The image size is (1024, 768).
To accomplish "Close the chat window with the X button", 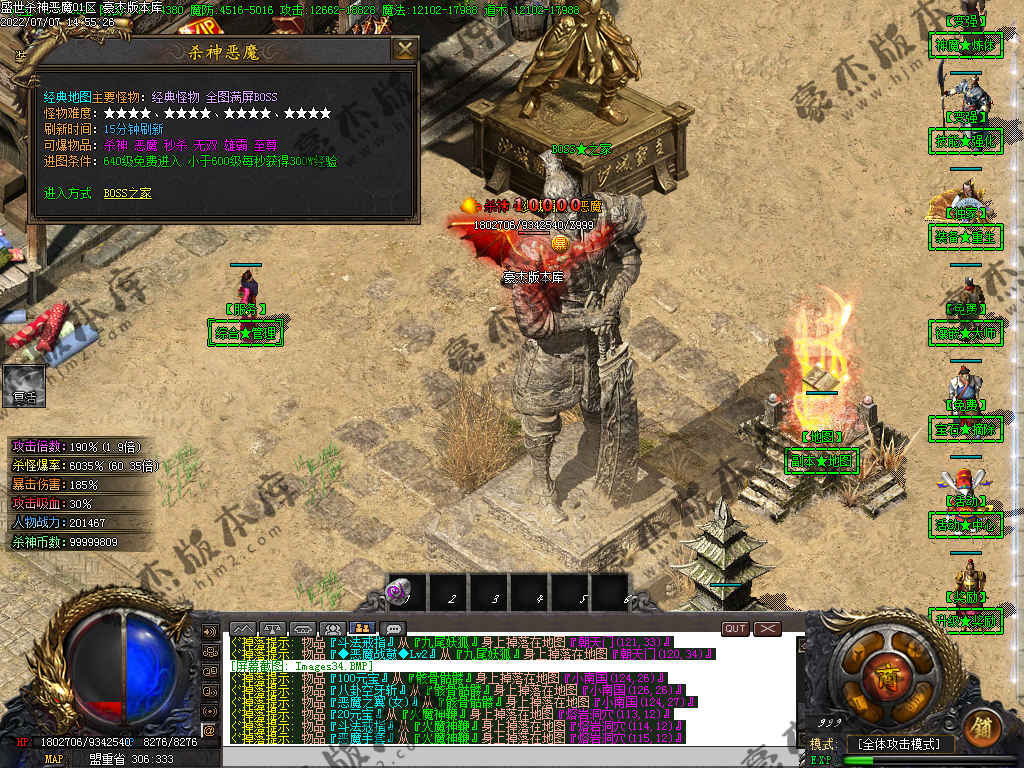I will [767, 629].
